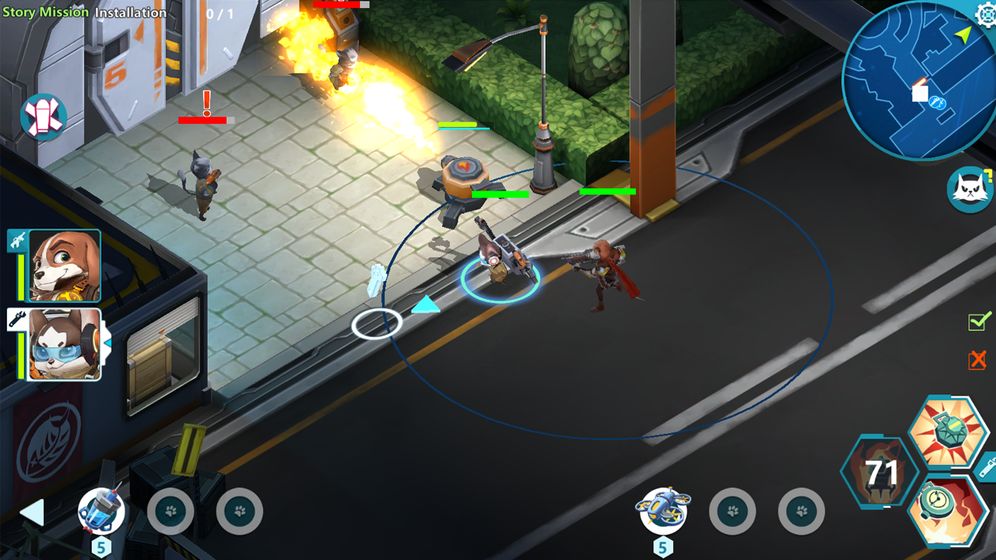Select the goggled dog squad member portrait
This screenshot has width=996, height=560.
click(x=64, y=343)
